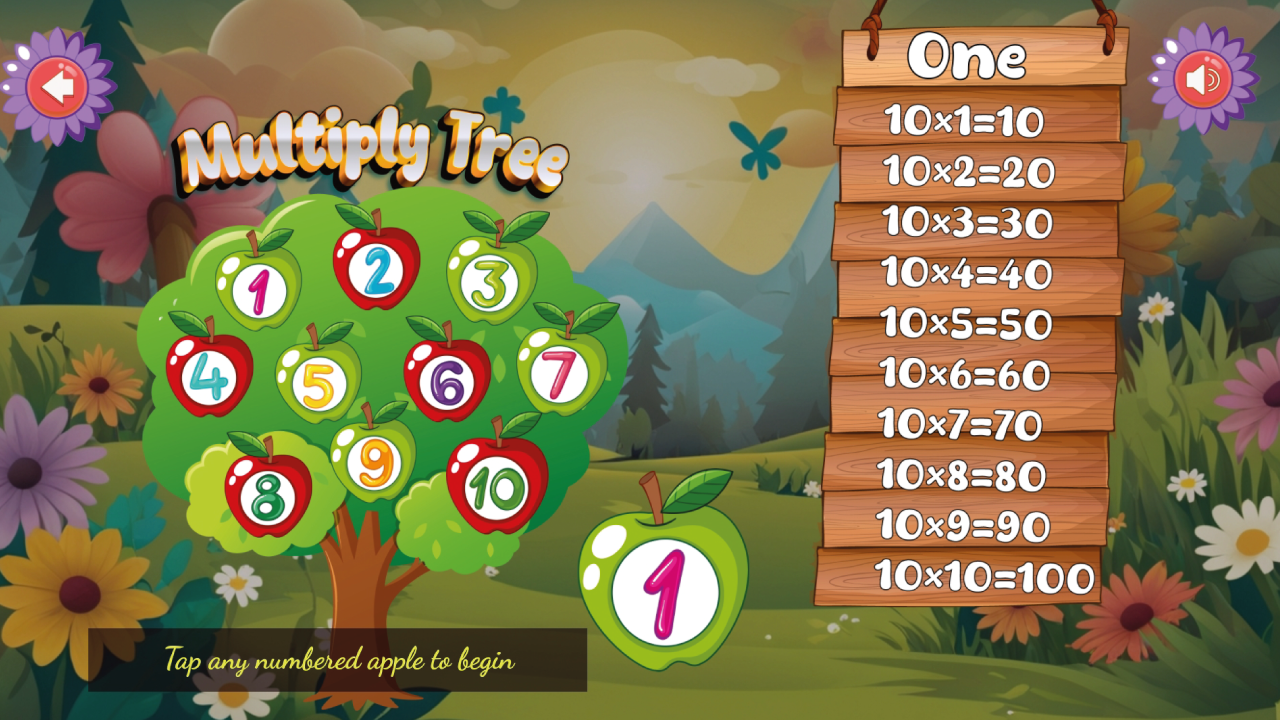1280x720 pixels.
Task: Click the Tap any numbered apple banner
Action: point(338,662)
